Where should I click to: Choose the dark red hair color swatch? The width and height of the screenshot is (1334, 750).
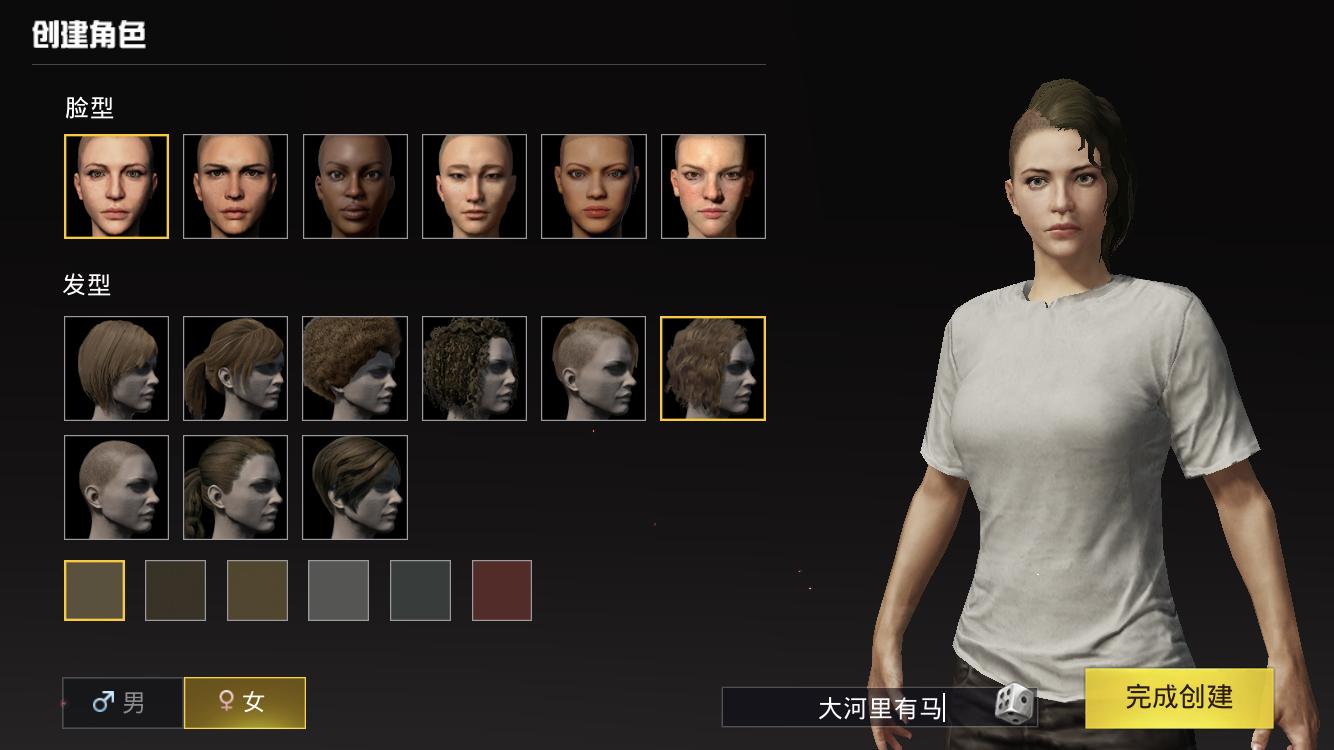[x=502, y=591]
